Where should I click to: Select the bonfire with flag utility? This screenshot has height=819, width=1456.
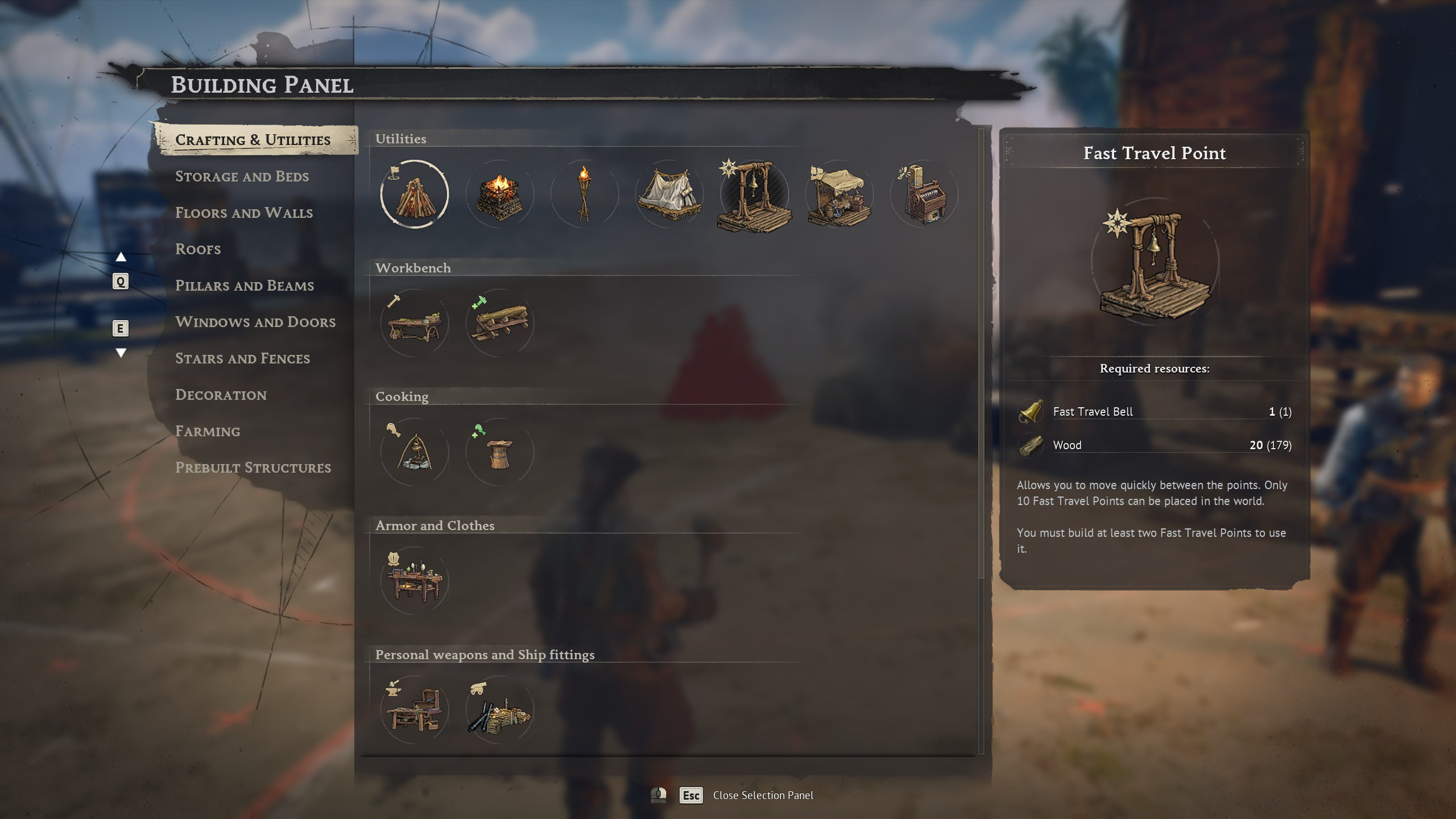[415, 195]
